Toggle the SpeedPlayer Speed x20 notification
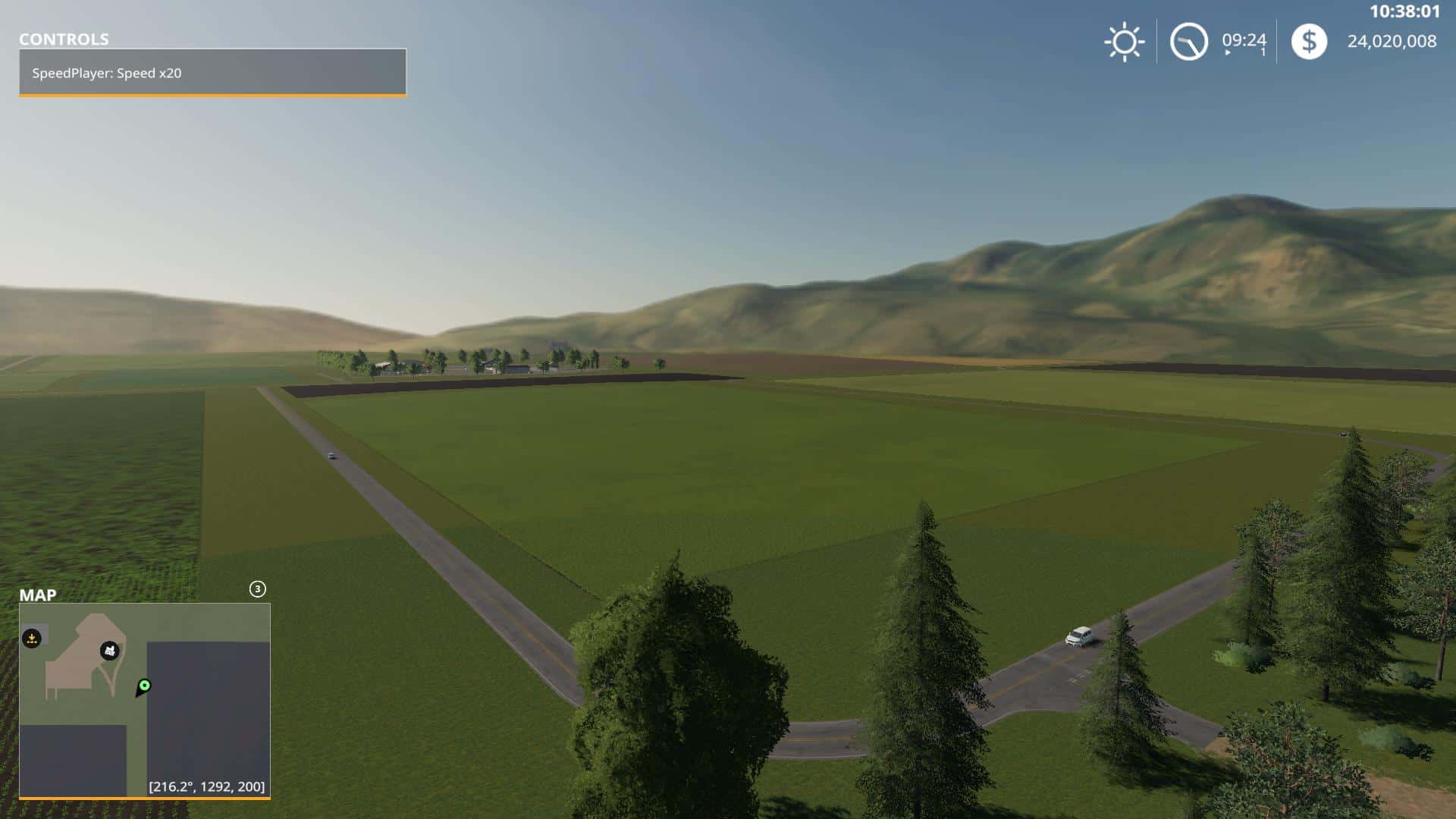 [x=212, y=74]
